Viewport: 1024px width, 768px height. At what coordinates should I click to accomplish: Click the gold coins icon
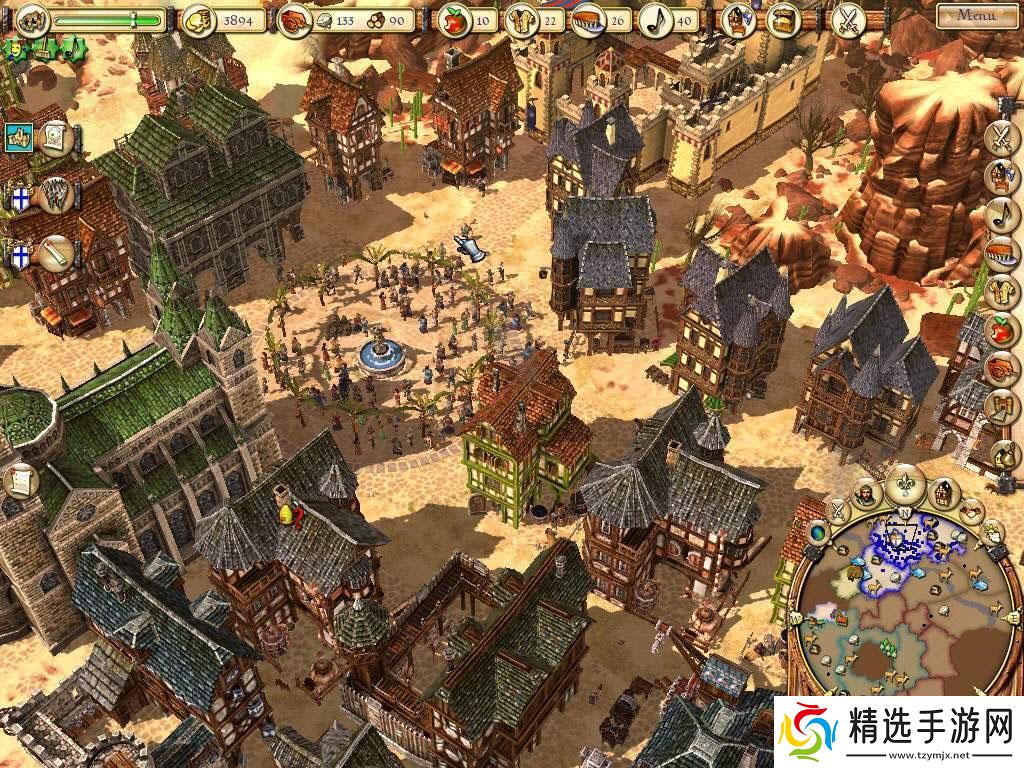click(196, 18)
